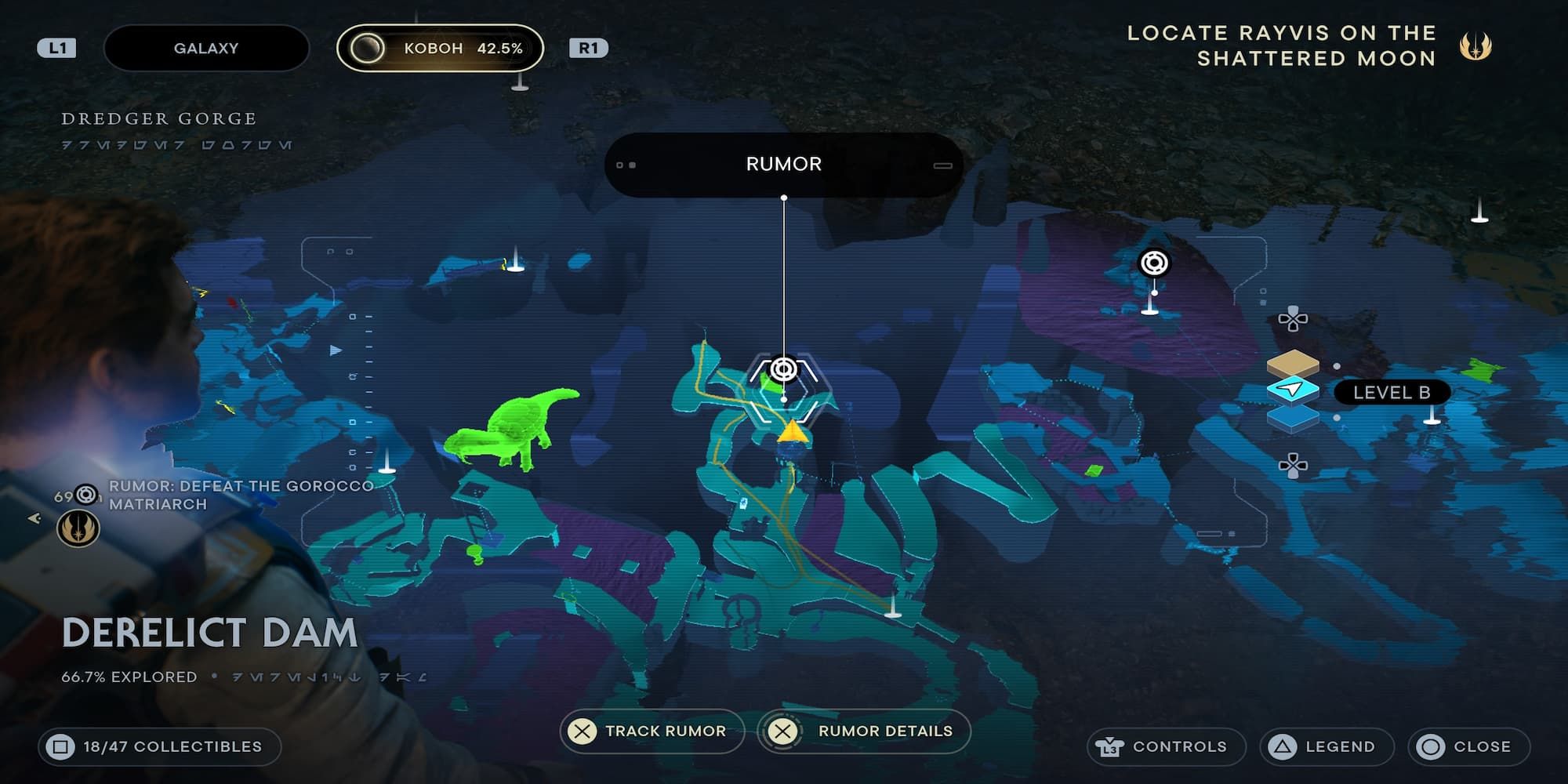
Task: Select the Koboh 42.5% planet tab
Action: 440,48
